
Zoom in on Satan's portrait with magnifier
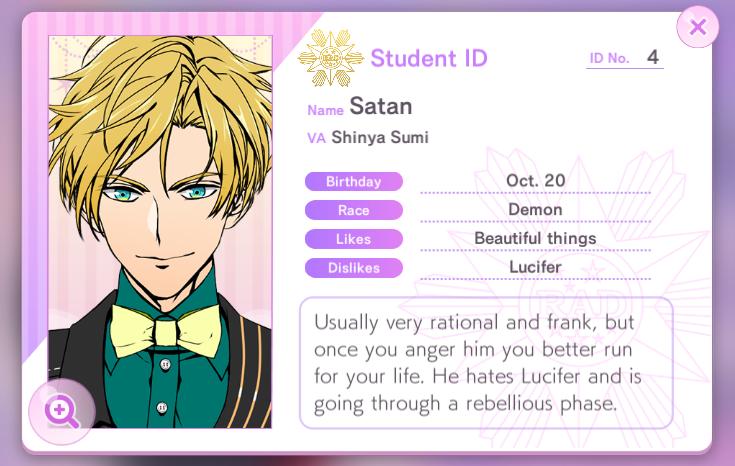pyautogui.click(x=61, y=410)
